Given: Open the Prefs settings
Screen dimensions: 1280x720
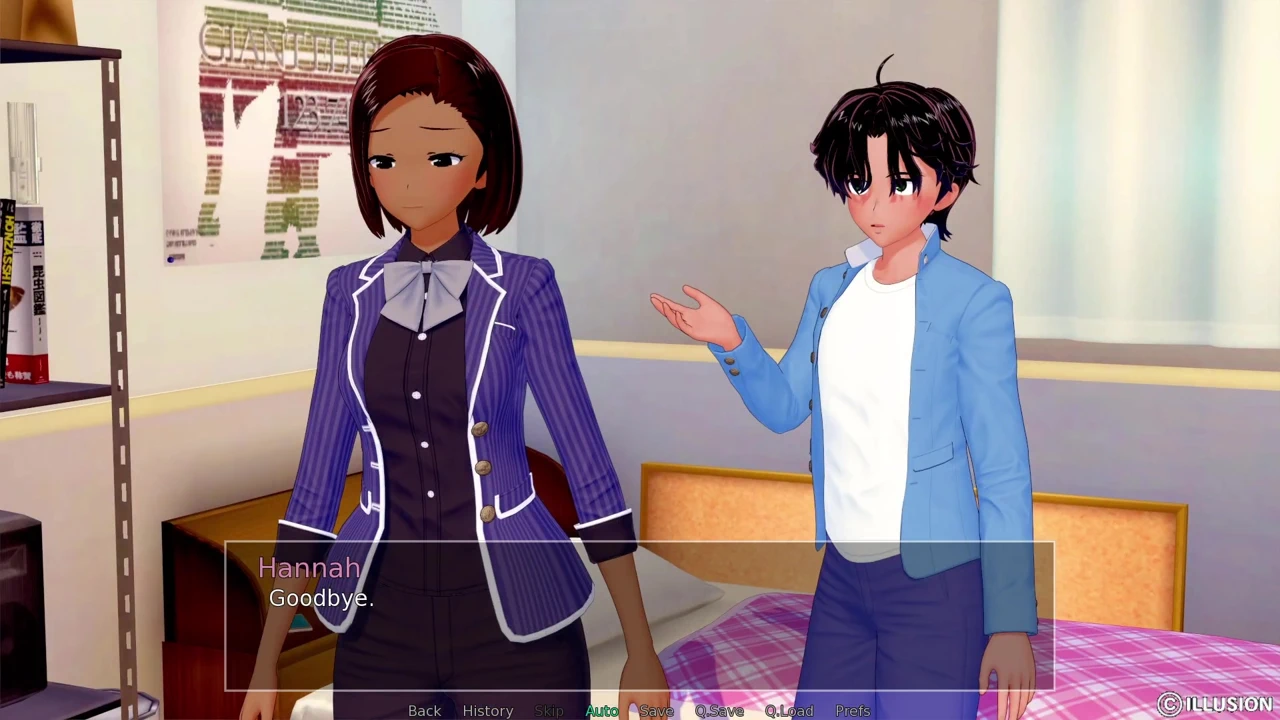Looking at the screenshot, I should pos(852,710).
